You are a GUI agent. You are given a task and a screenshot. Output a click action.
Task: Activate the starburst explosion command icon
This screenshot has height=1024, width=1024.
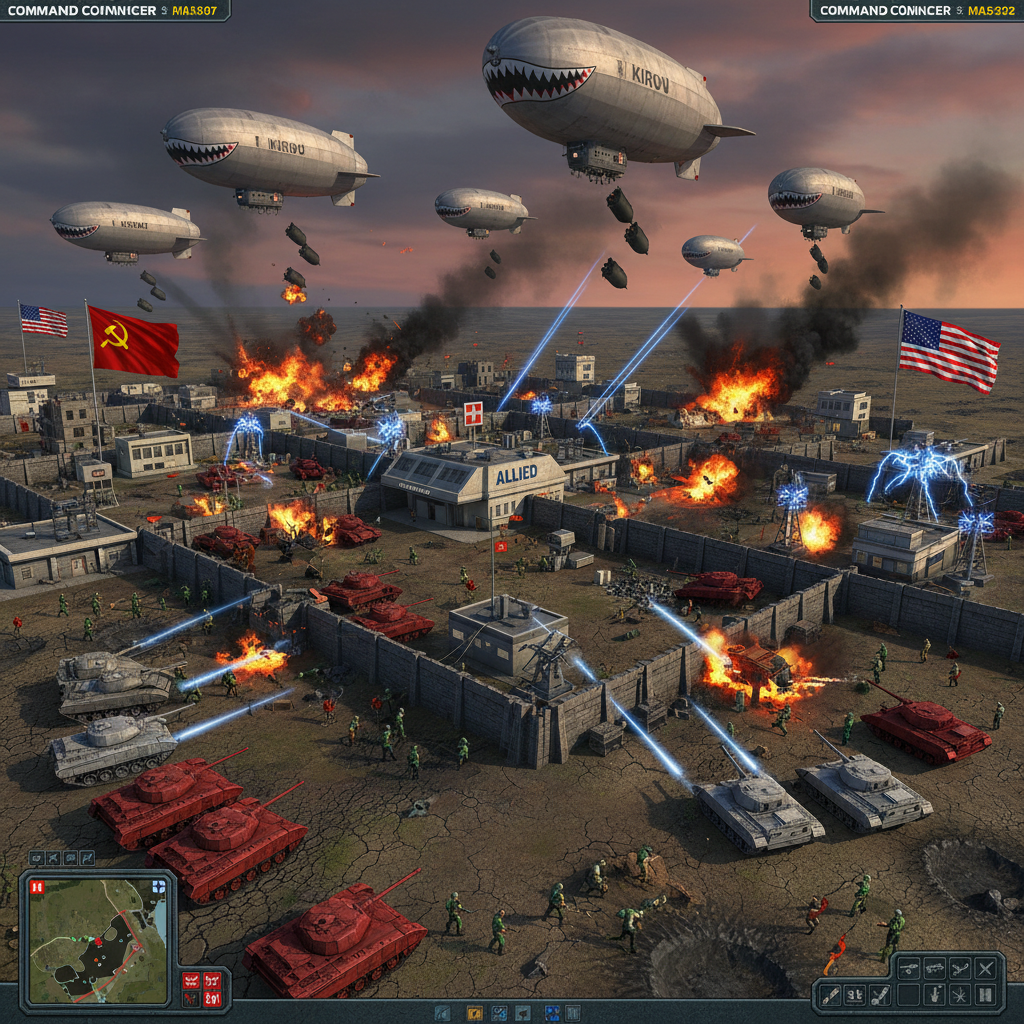click(x=960, y=995)
